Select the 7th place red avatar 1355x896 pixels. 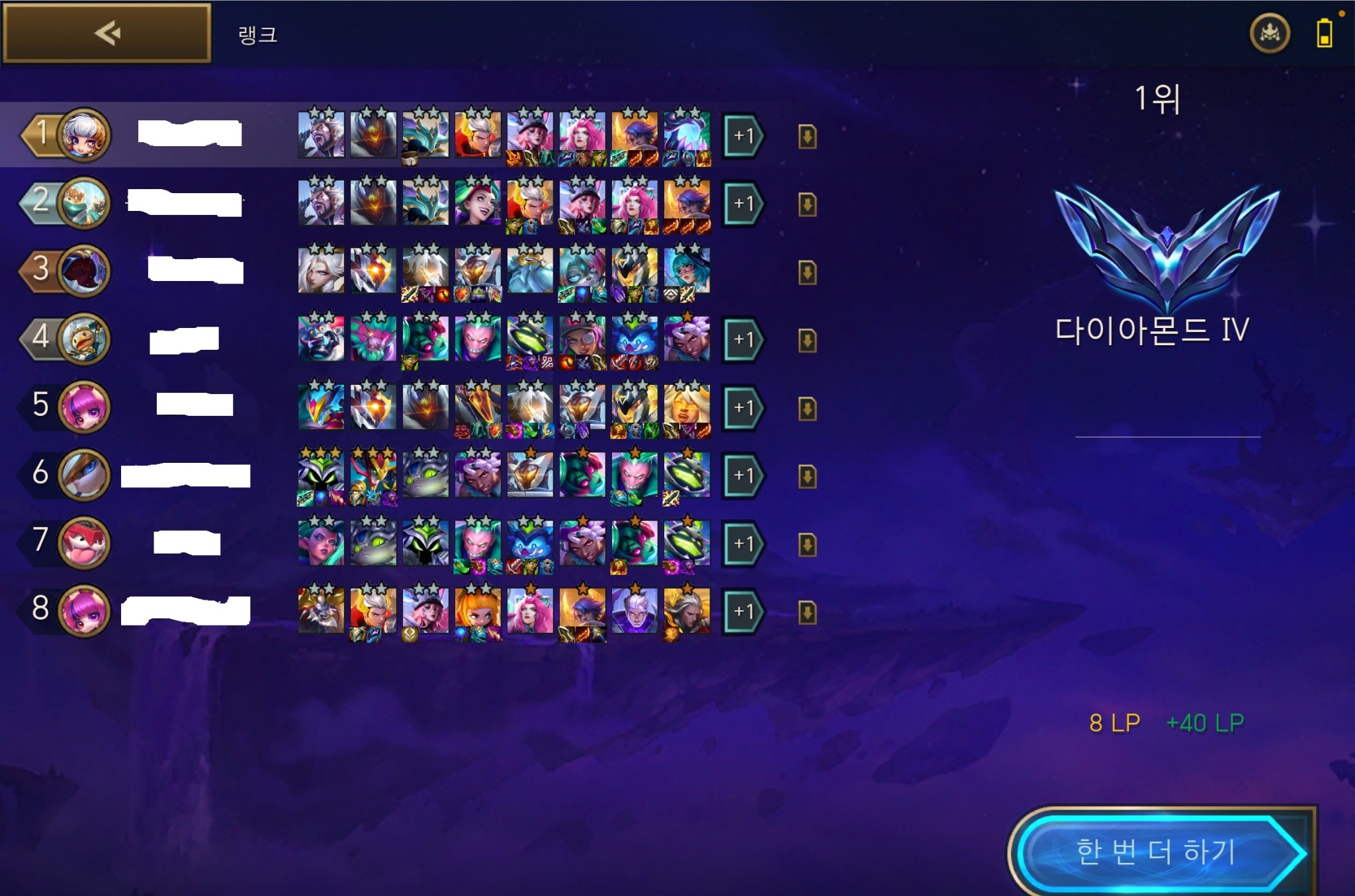84,542
